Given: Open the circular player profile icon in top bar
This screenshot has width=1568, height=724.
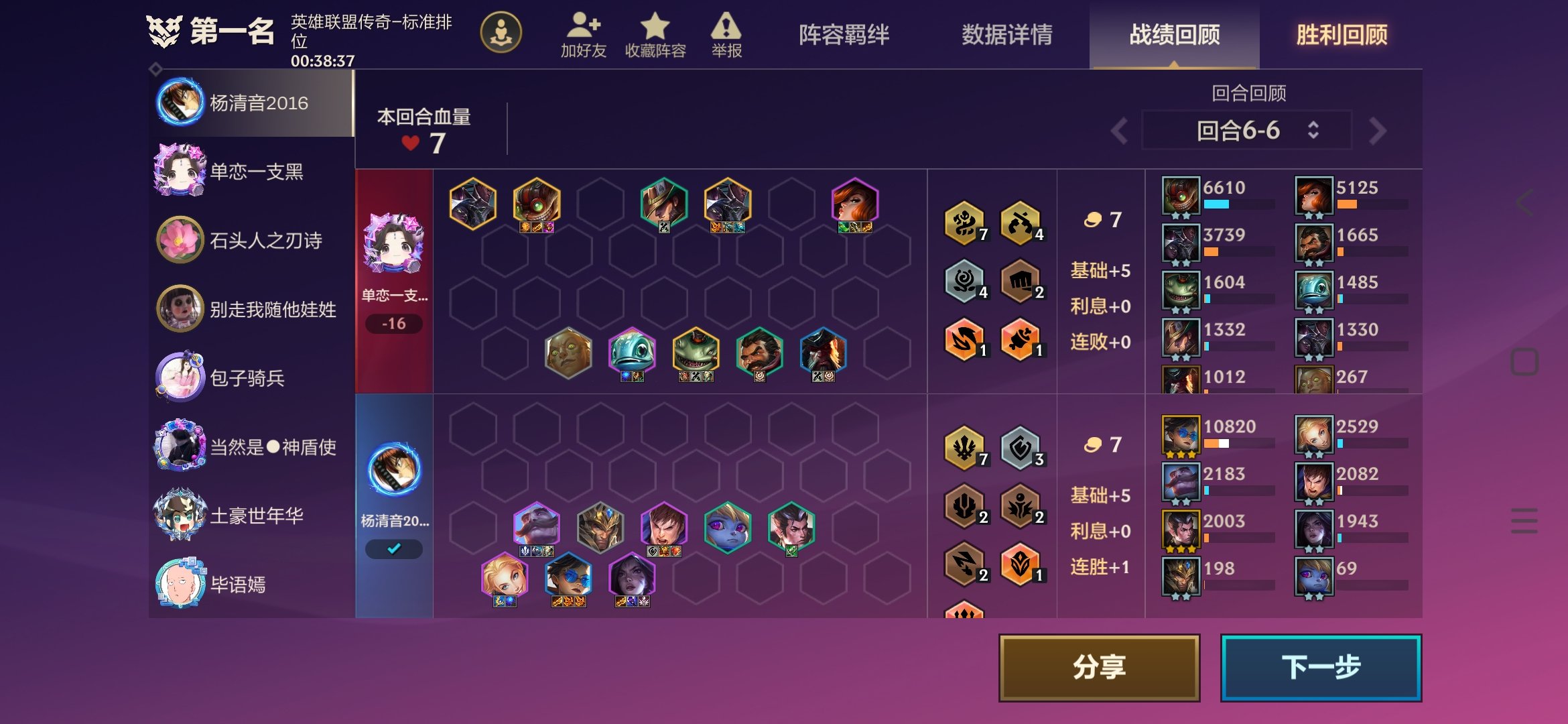Looking at the screenshot, I should click(x=501, y=32).
